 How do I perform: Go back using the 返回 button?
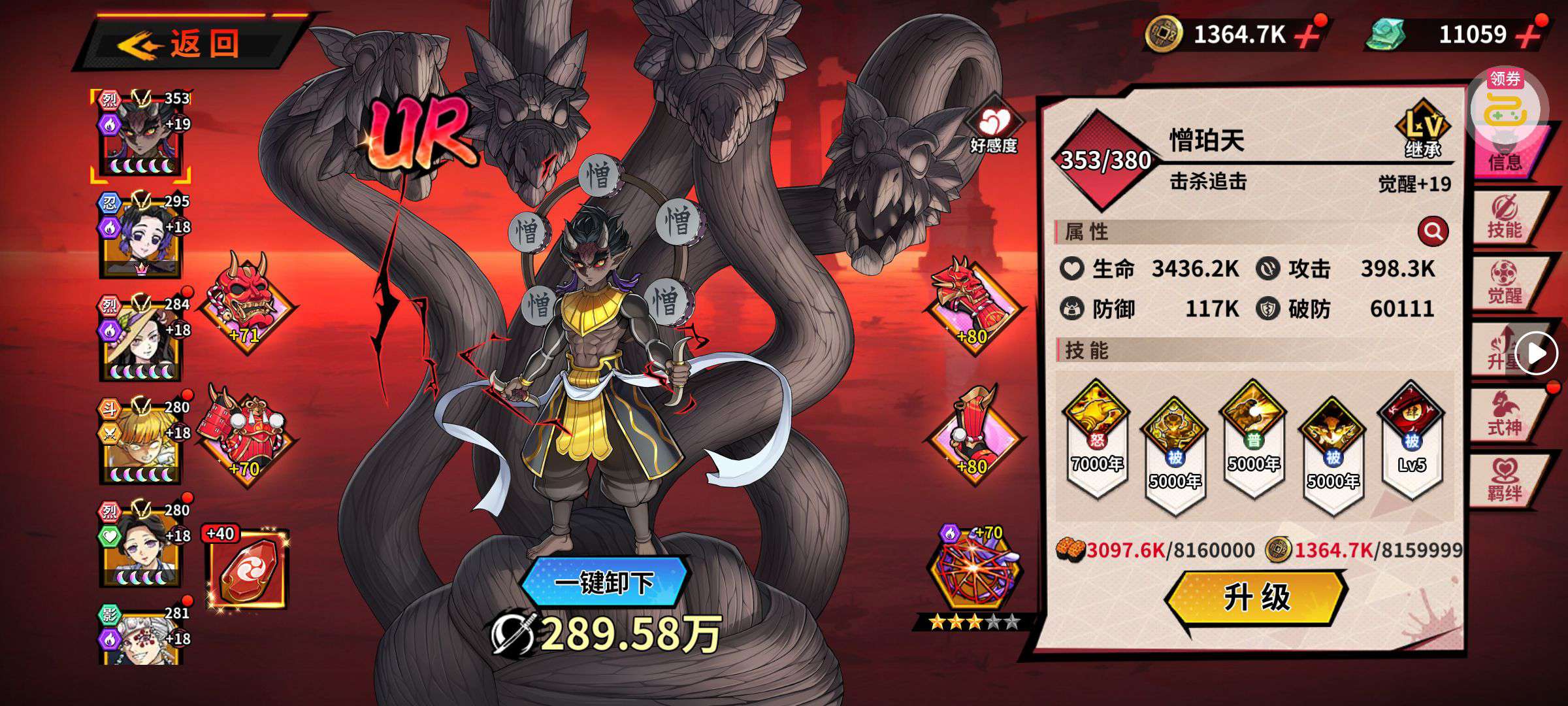tap(189, 44)
